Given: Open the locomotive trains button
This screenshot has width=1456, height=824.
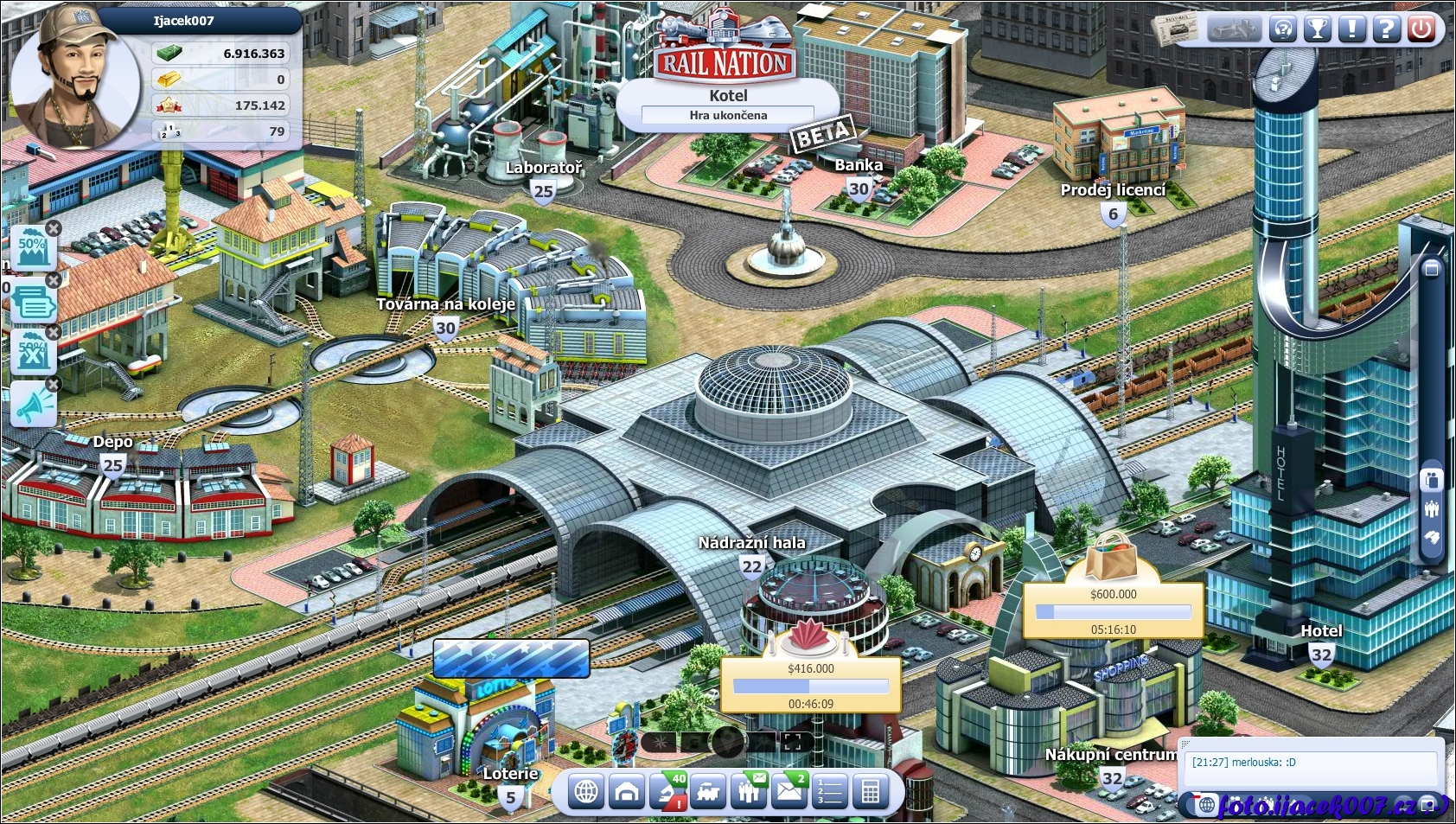Looking at the screenshot, I should click(708, 791).
